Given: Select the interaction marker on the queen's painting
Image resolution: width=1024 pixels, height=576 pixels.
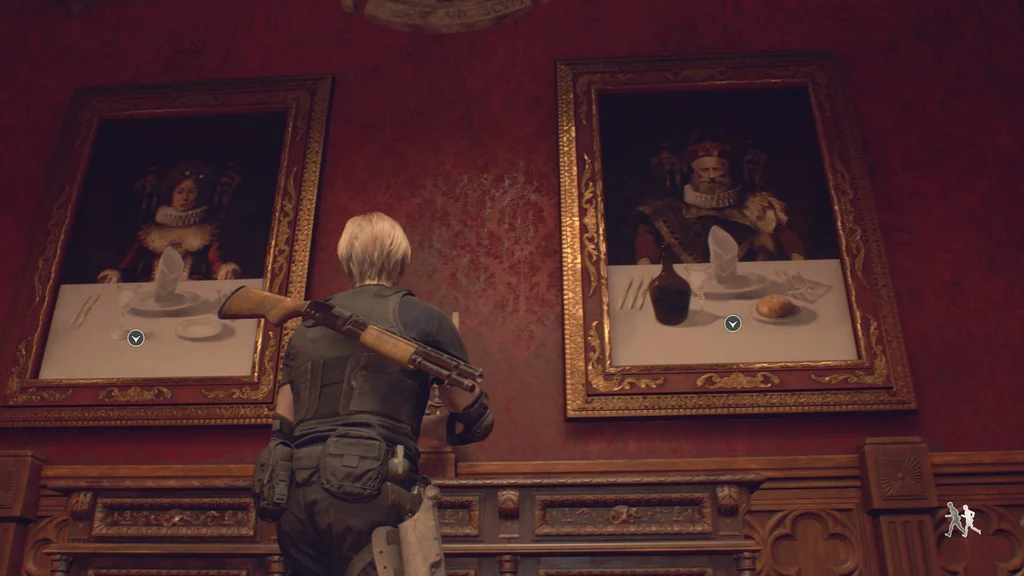Looking at the screenshot, I should (136, 338).
